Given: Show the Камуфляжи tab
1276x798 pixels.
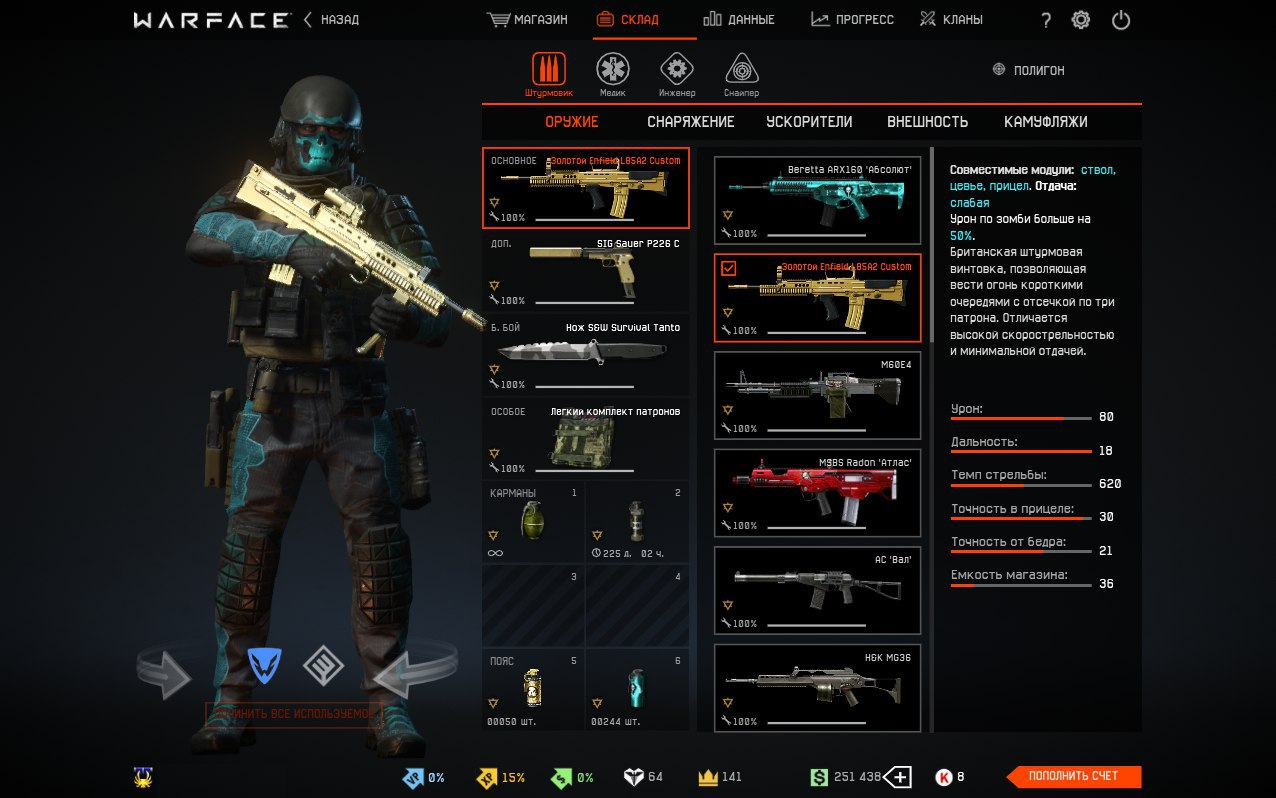Looking at the screenshot, I should 1045,122.
